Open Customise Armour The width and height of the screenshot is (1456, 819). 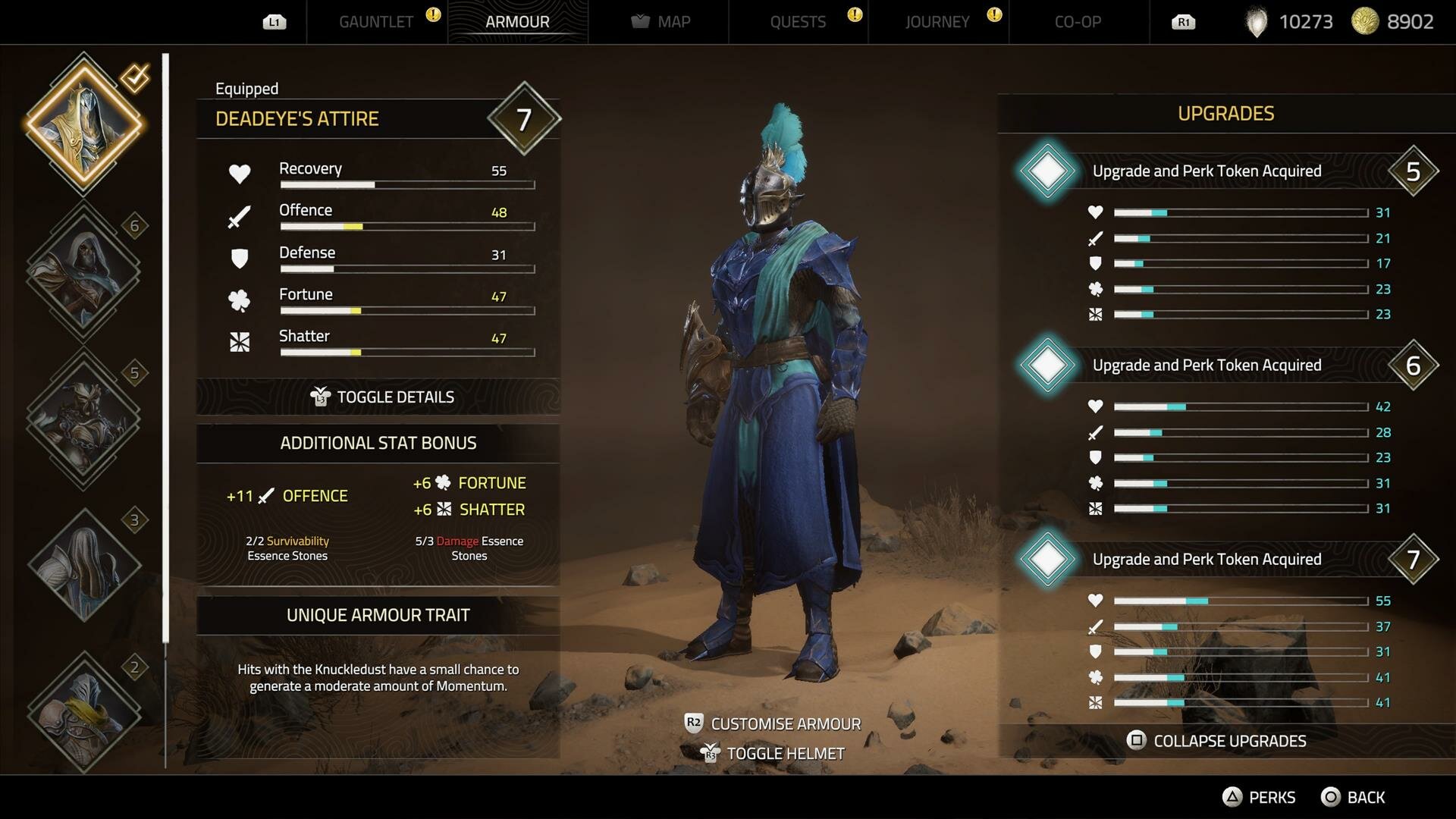[x=773, y=723]
